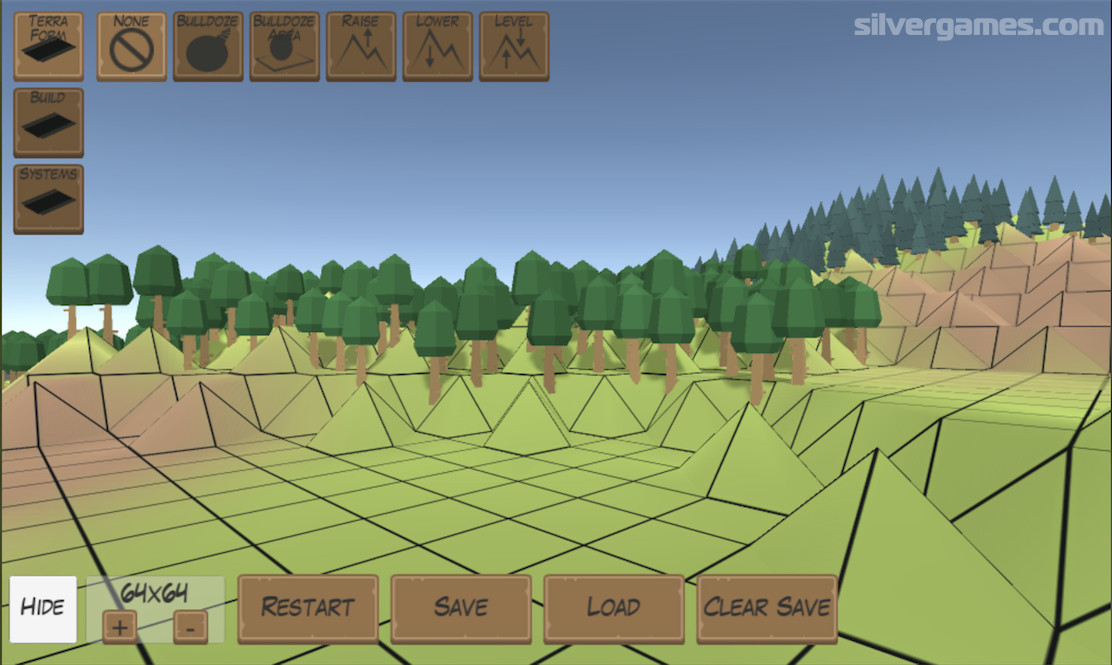1112x665 pixels.
Task: Open the Build category
Action: point(48,122)
